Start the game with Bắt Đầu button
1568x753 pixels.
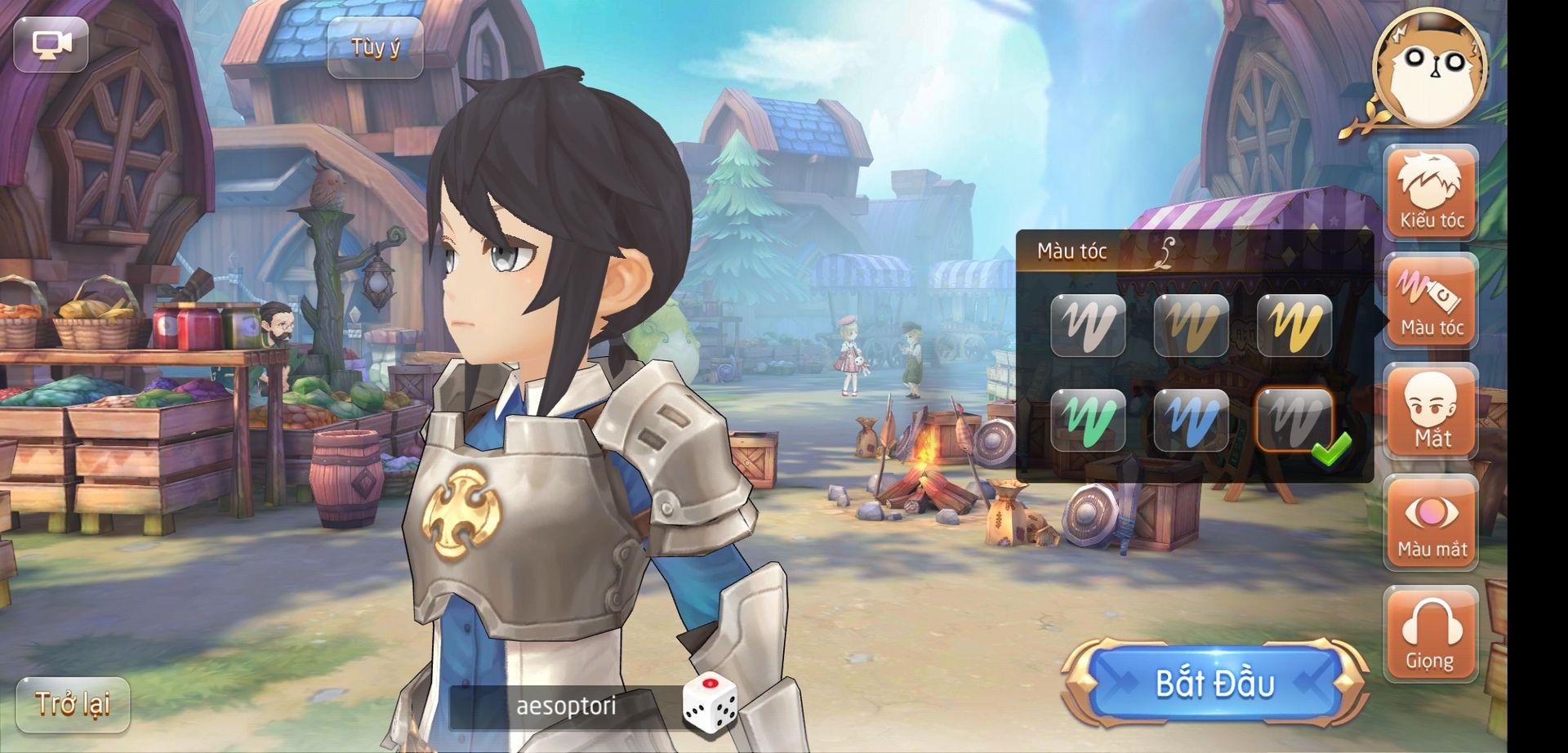coord(1214,684)
